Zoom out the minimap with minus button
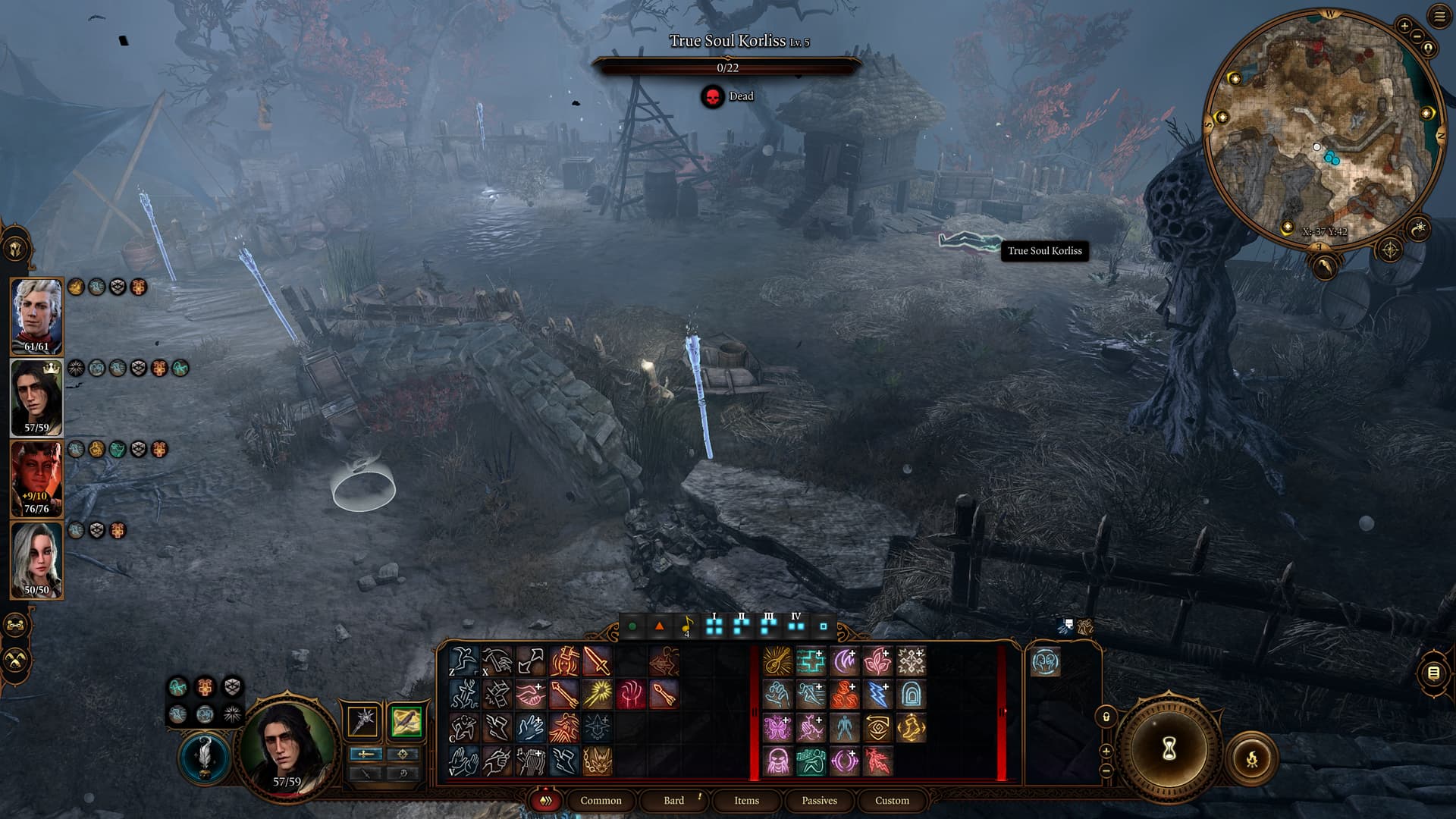Image resolution: width=1456 pixels, height=819 pixels. [x=1417, y=37]
